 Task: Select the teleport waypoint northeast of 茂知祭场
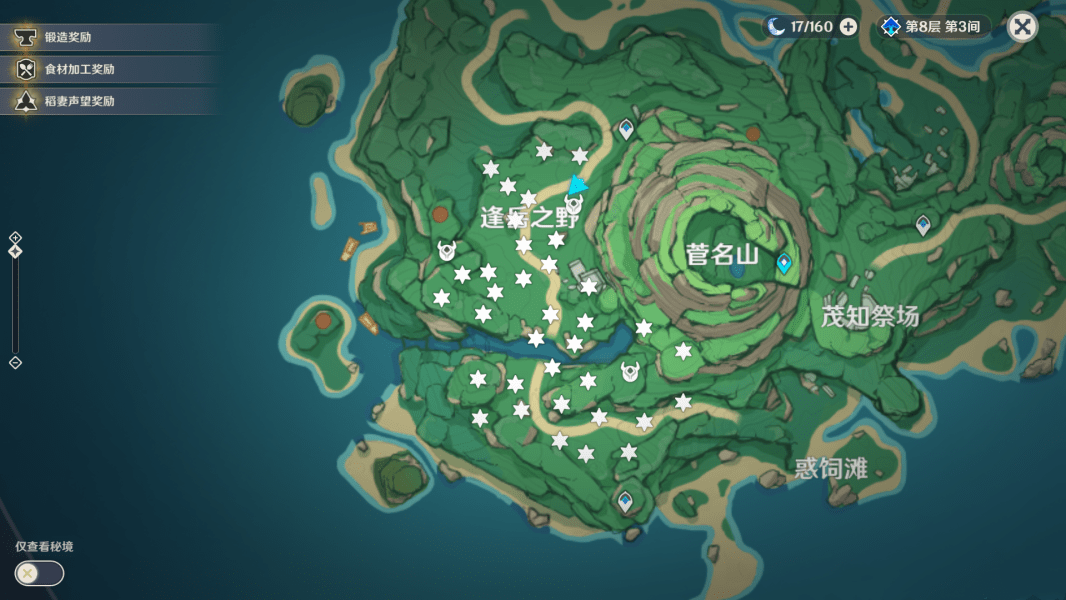pos(923,226)
